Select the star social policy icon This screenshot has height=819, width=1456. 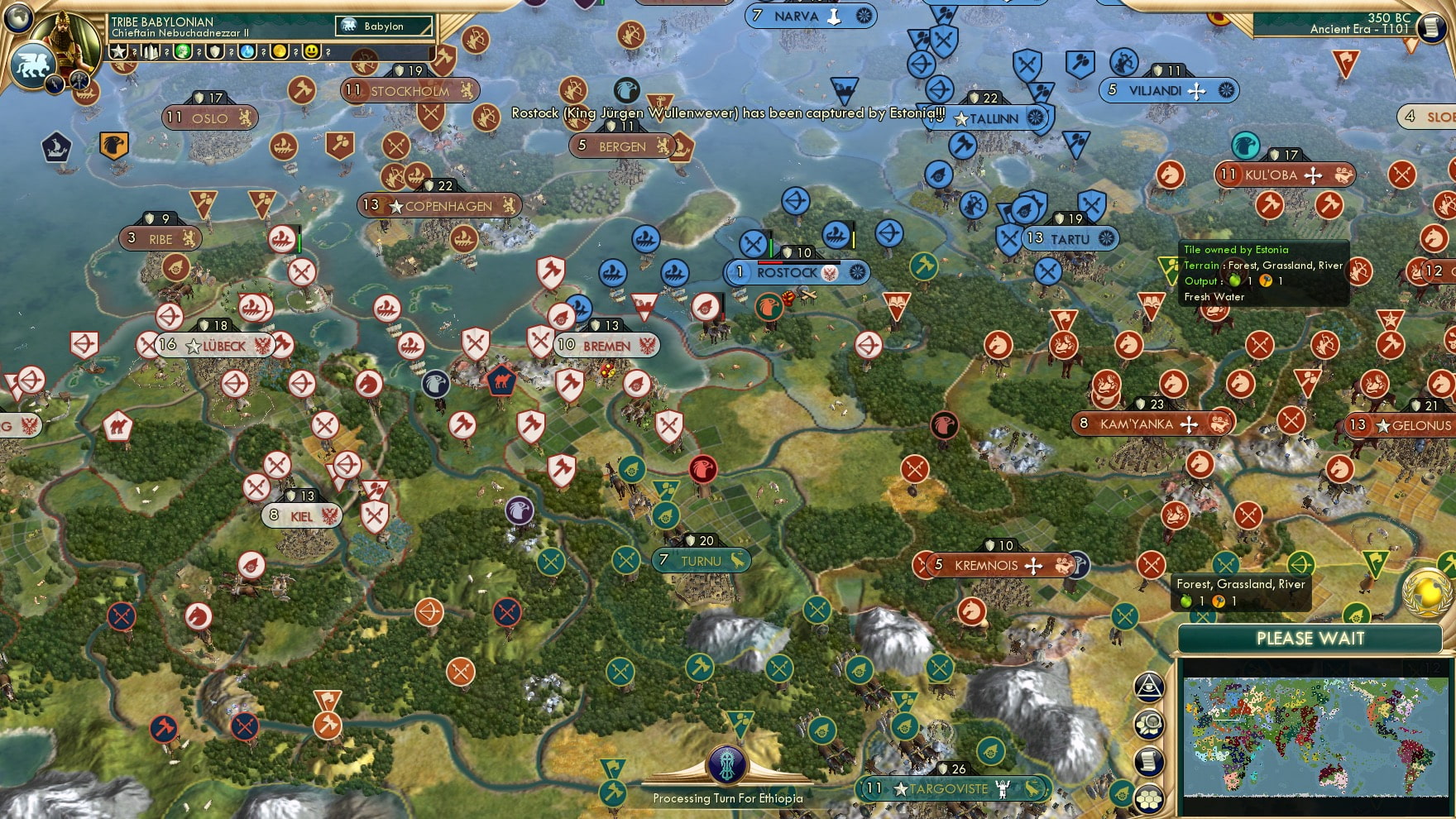(x=120, y=52)
